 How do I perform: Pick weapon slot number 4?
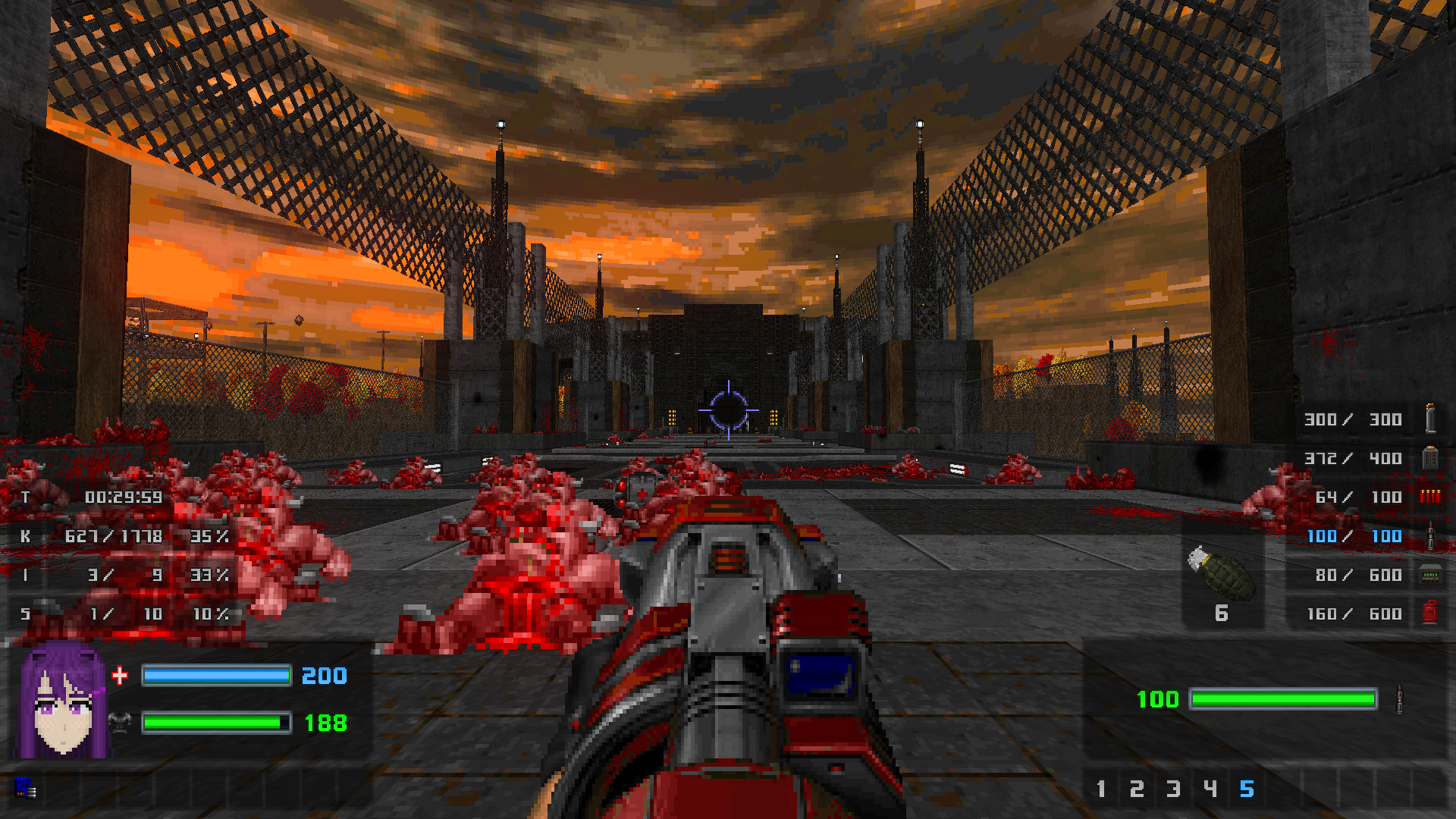coord(1210,789)
